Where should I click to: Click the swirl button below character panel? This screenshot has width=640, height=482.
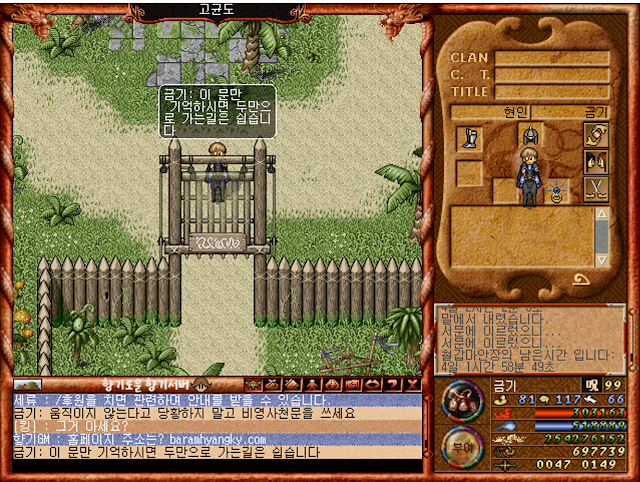pos(580,279)
